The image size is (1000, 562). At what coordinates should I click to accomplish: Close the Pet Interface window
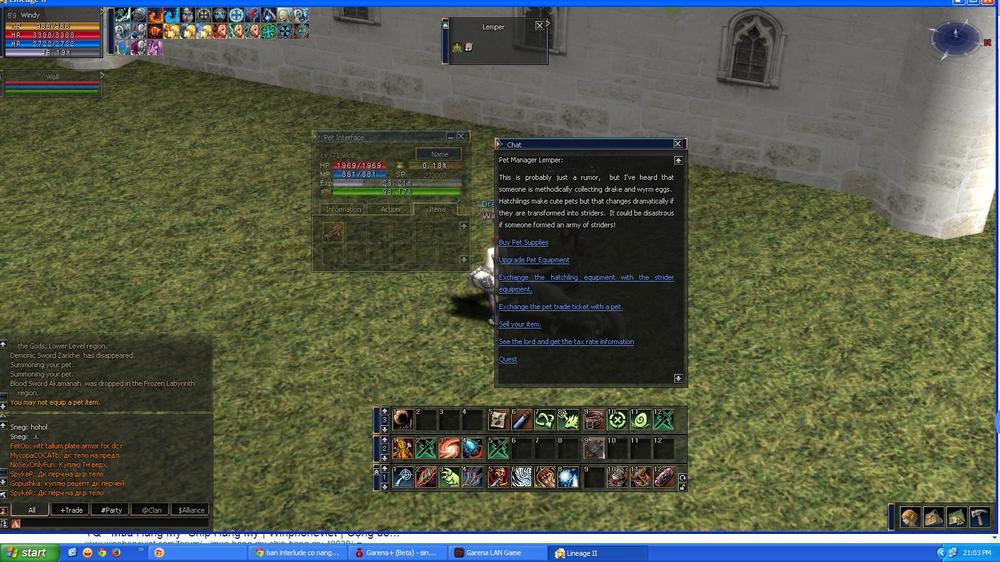(x=461, y=136)
